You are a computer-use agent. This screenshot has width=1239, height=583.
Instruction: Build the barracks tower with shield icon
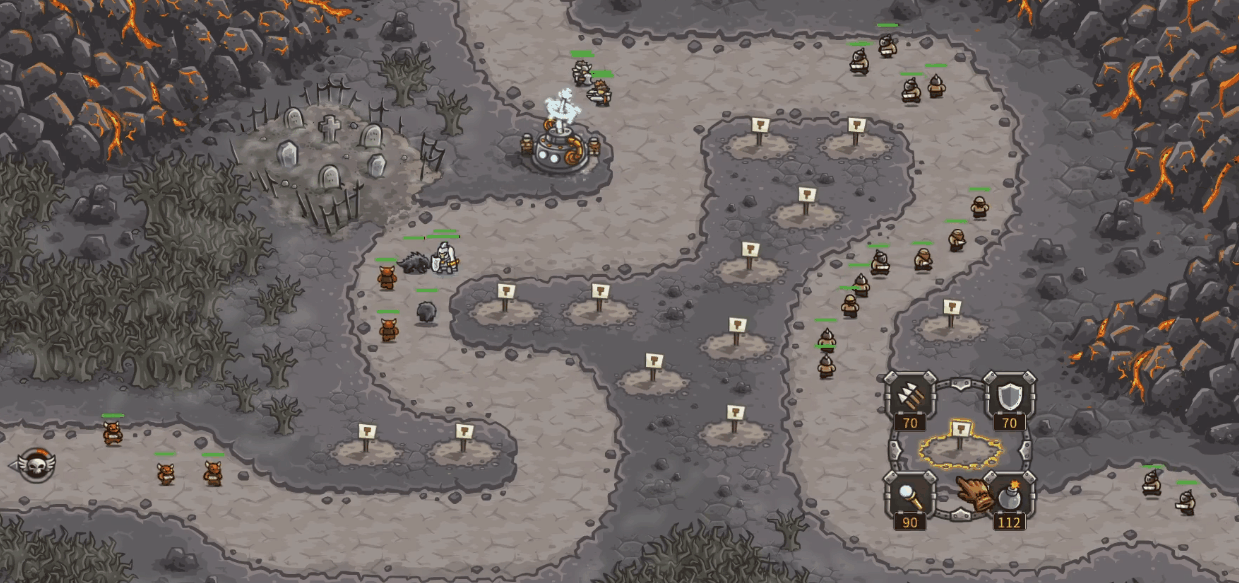(x=1008, y=399)
